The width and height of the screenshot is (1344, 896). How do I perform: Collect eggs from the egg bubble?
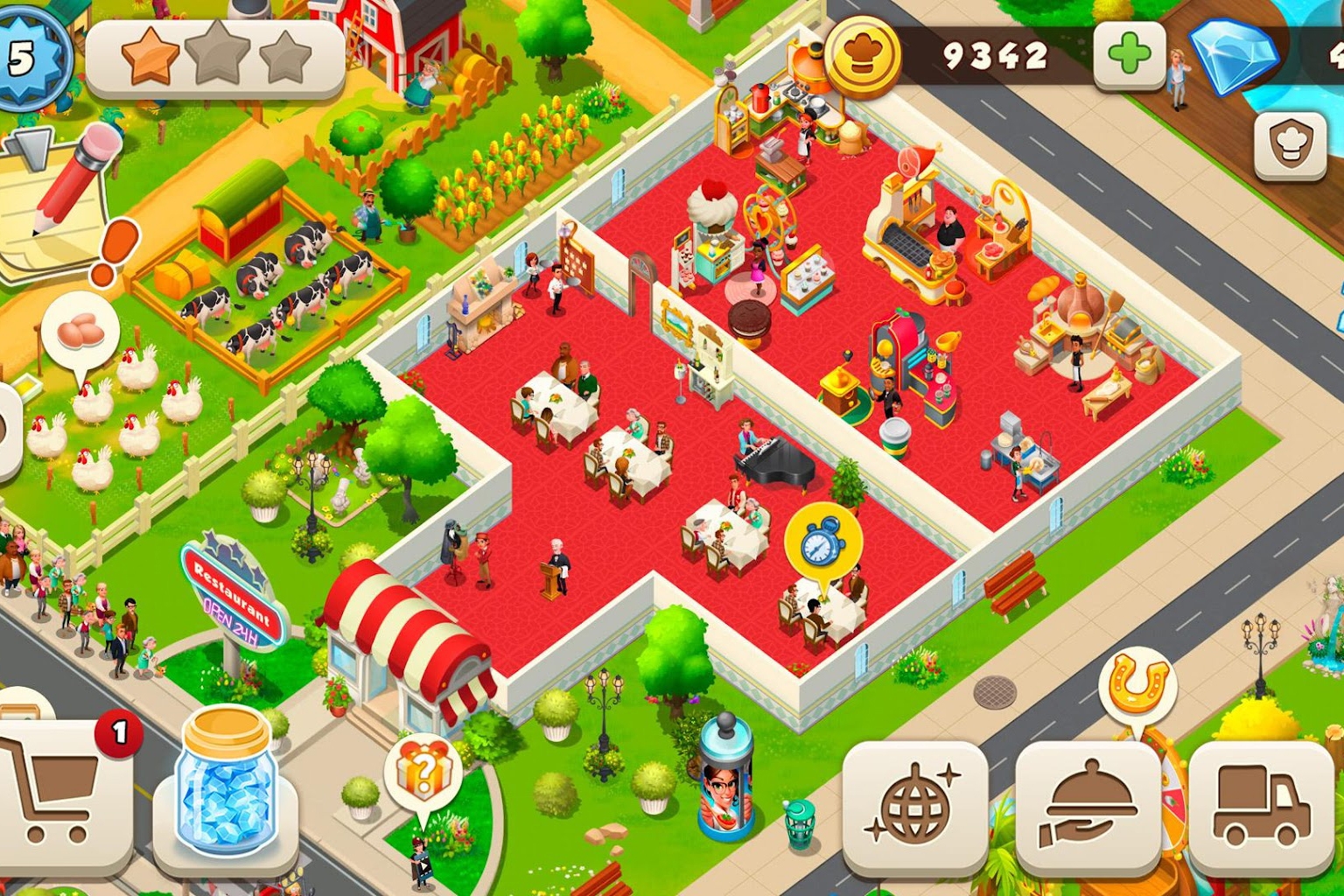click(80, 334)
